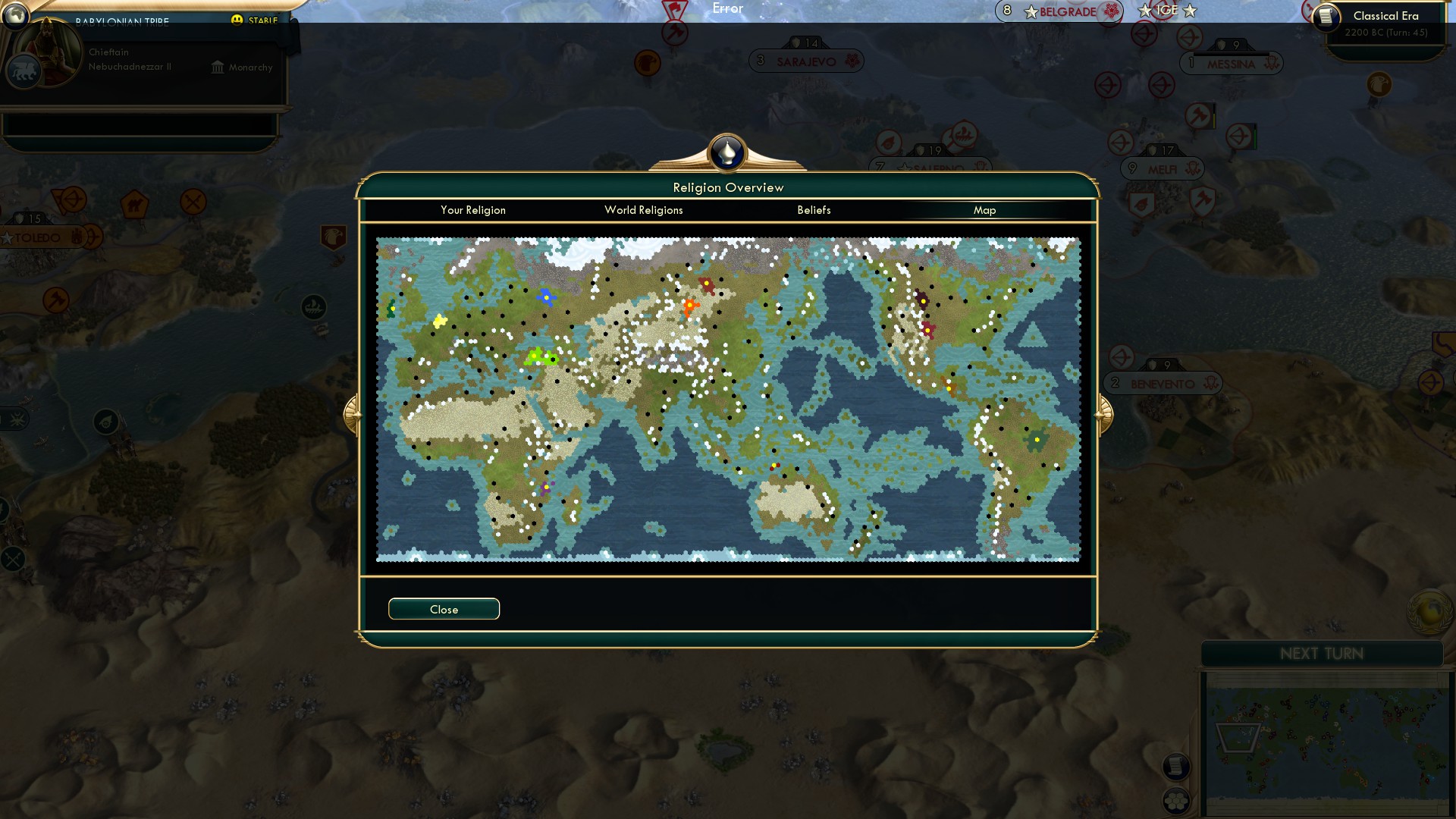Click the camel caravan resource icon left of the dialog

[135, 204]
